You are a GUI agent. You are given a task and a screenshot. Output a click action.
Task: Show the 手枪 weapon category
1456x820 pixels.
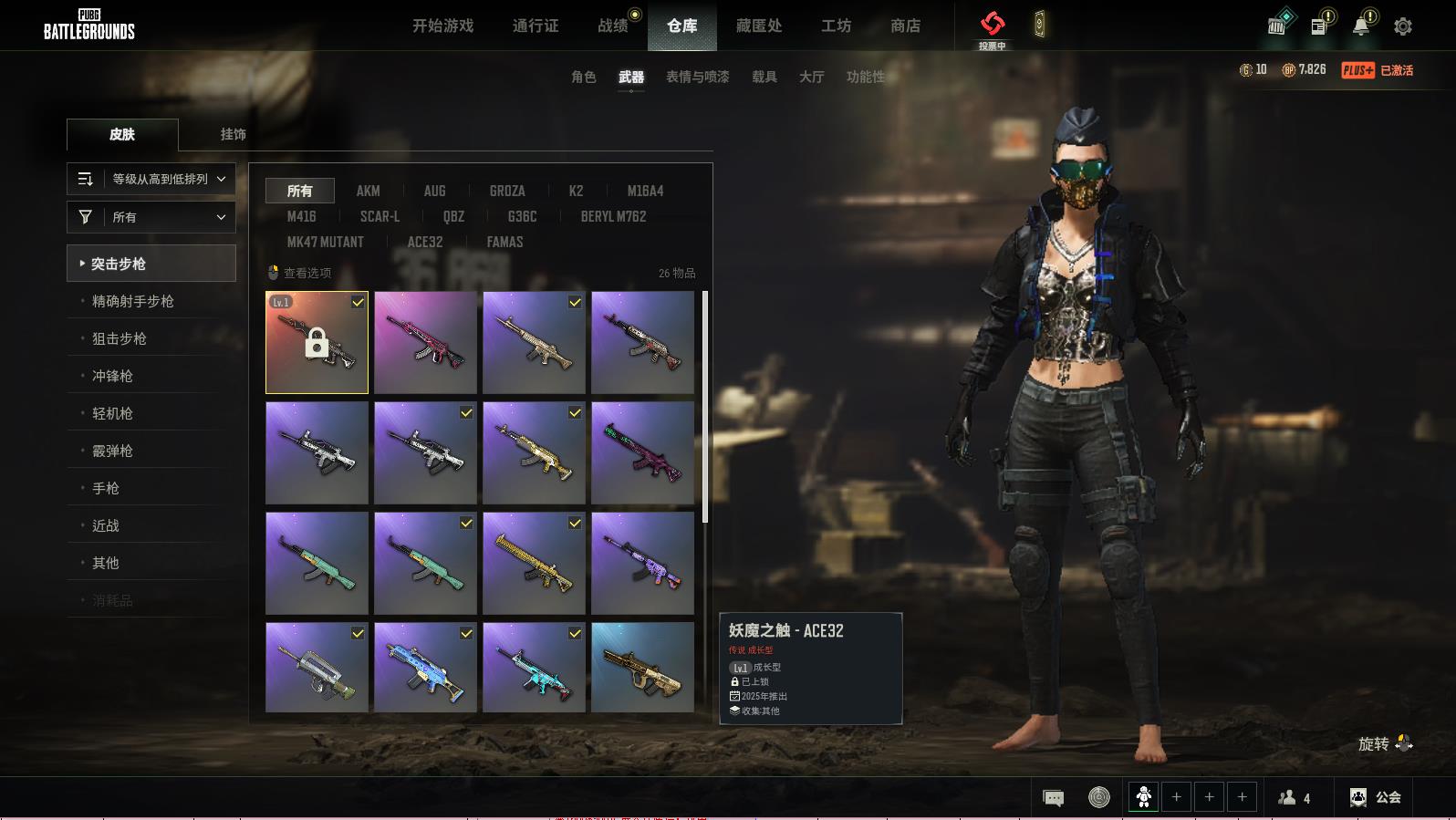(106, 488)
